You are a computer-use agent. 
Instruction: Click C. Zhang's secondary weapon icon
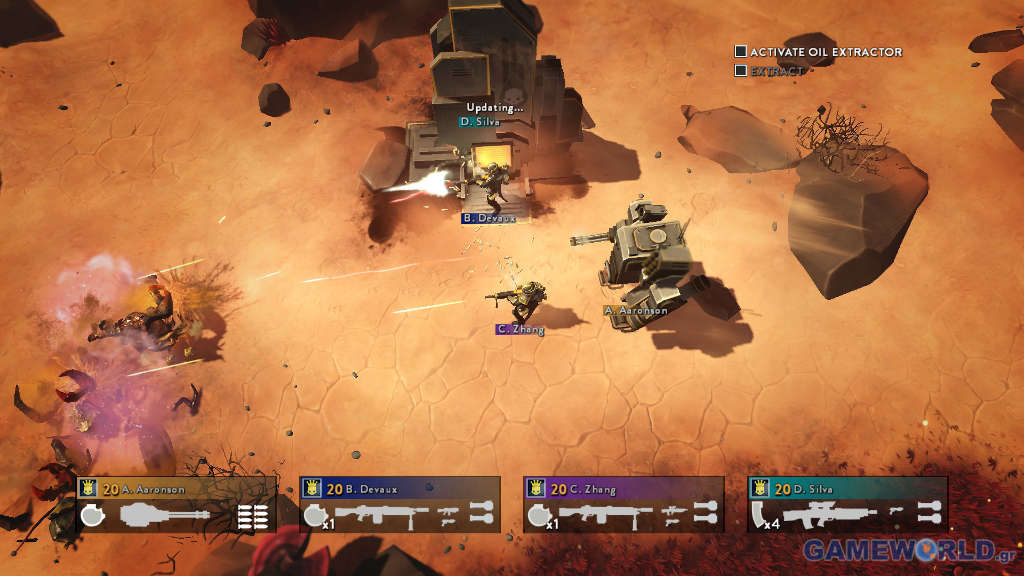pyautogui.click(x=672, y=515)
